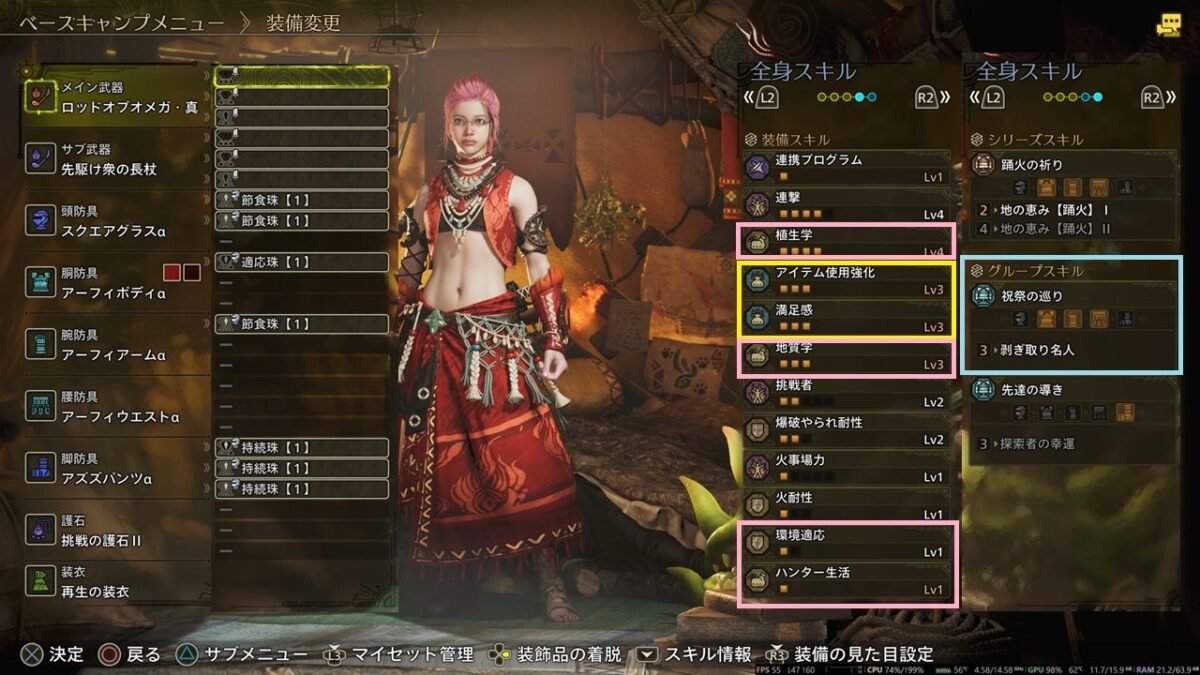Select the サブ武器 先駆け衆の長杖 slot
The height and width of the screenshot is (675, 1200).
click(x=115, y=160)
